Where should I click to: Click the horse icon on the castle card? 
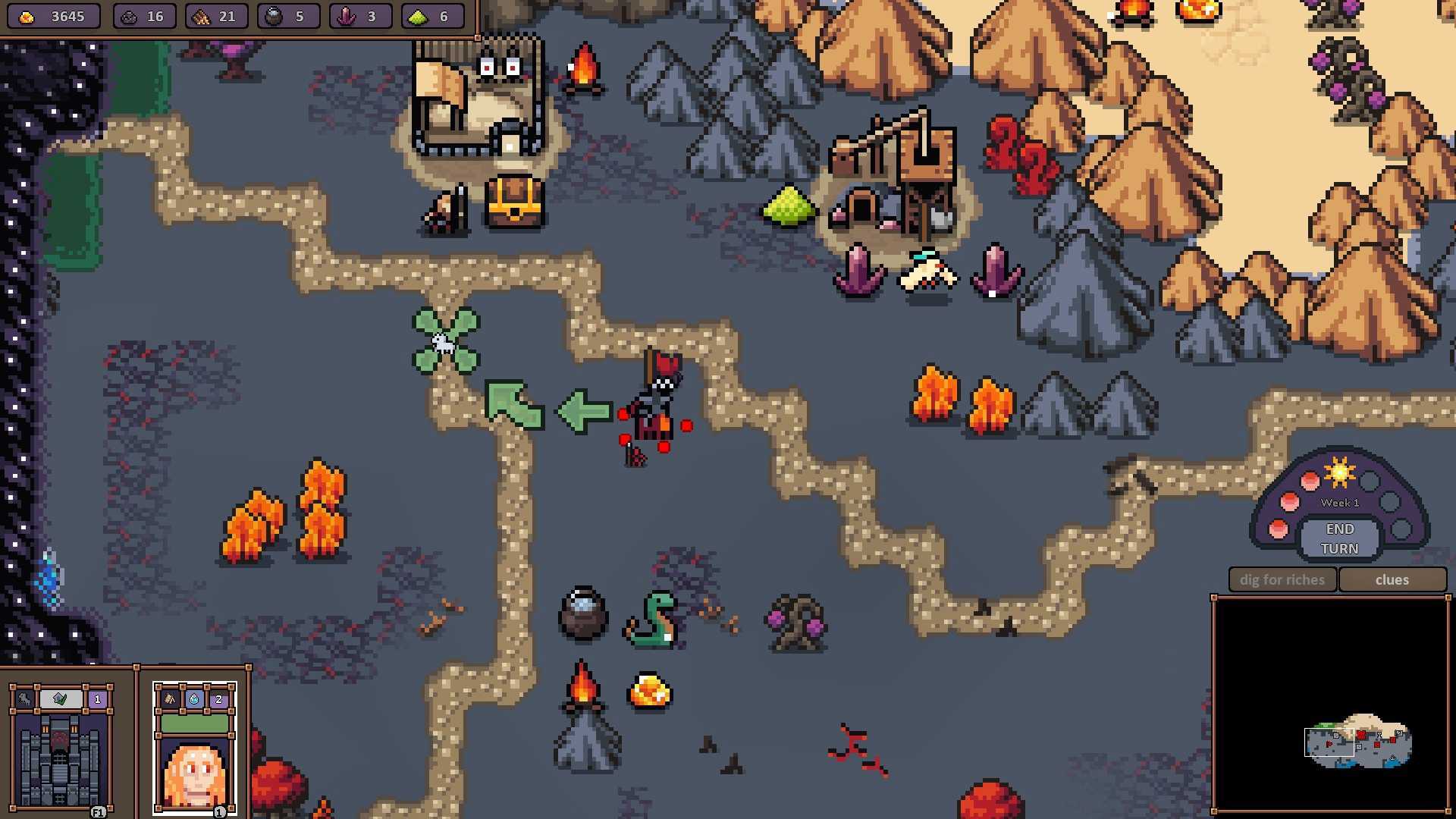tap(25, 699)
